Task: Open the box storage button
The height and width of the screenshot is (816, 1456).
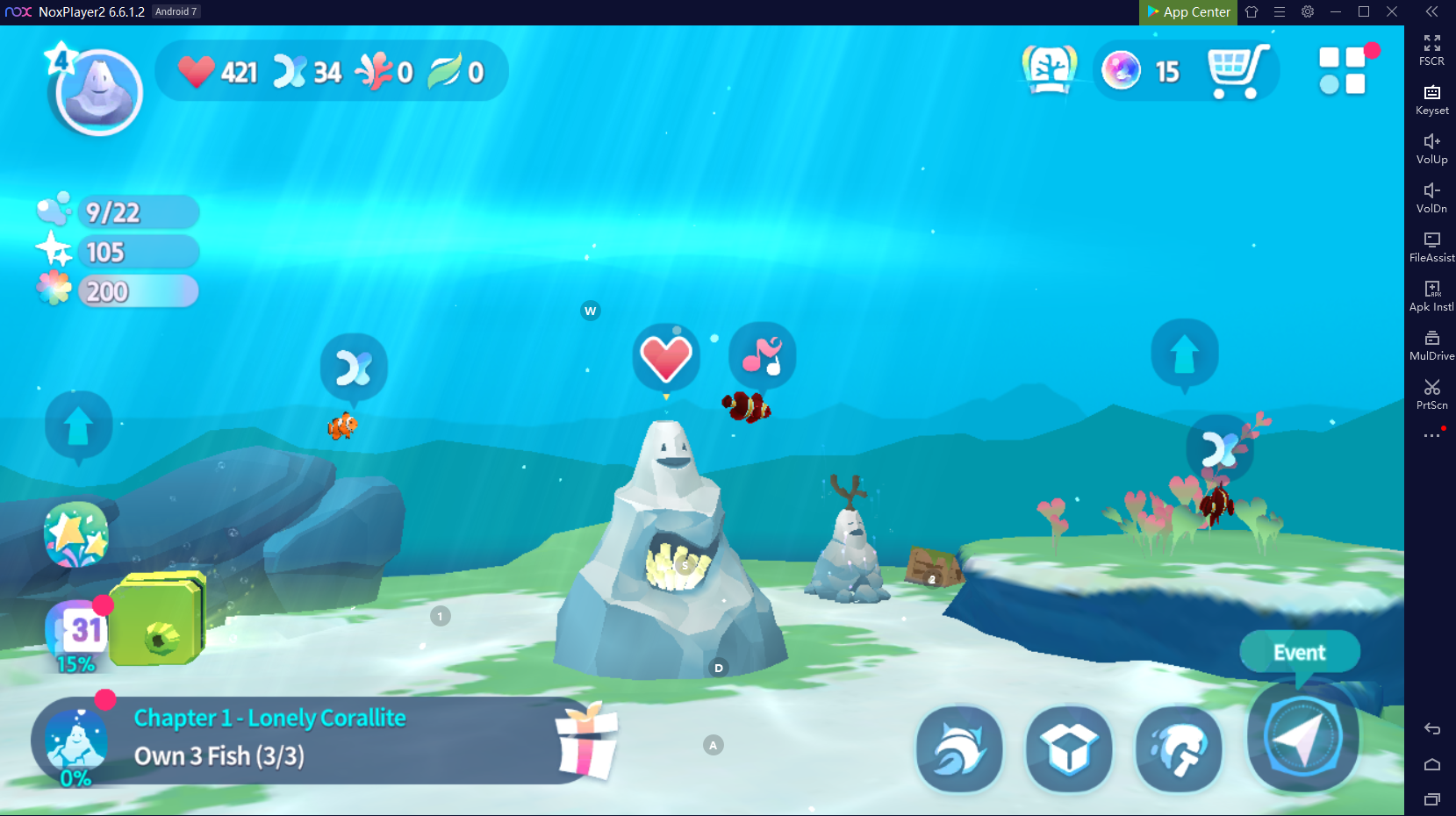Action: [x=1069, y=748]
